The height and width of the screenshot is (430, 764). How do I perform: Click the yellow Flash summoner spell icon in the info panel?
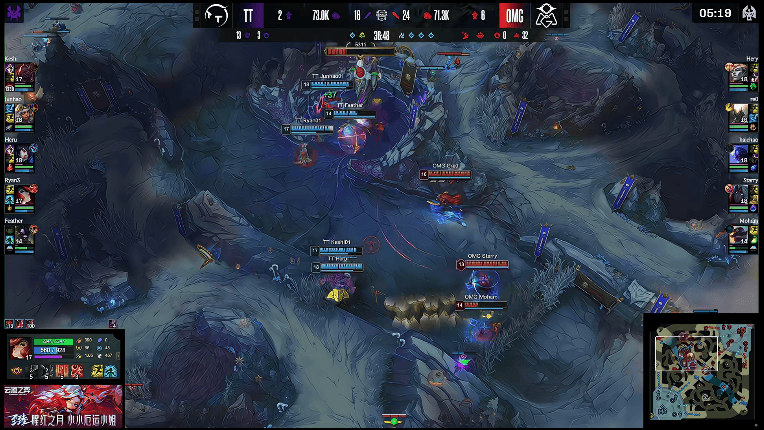98,371
